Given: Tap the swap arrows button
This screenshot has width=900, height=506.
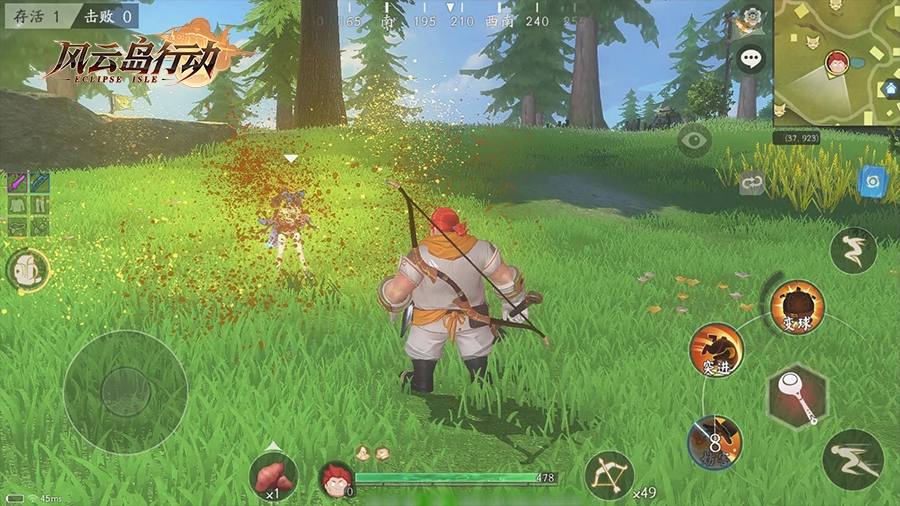Looking at the screenshot, I should [752, 183].
